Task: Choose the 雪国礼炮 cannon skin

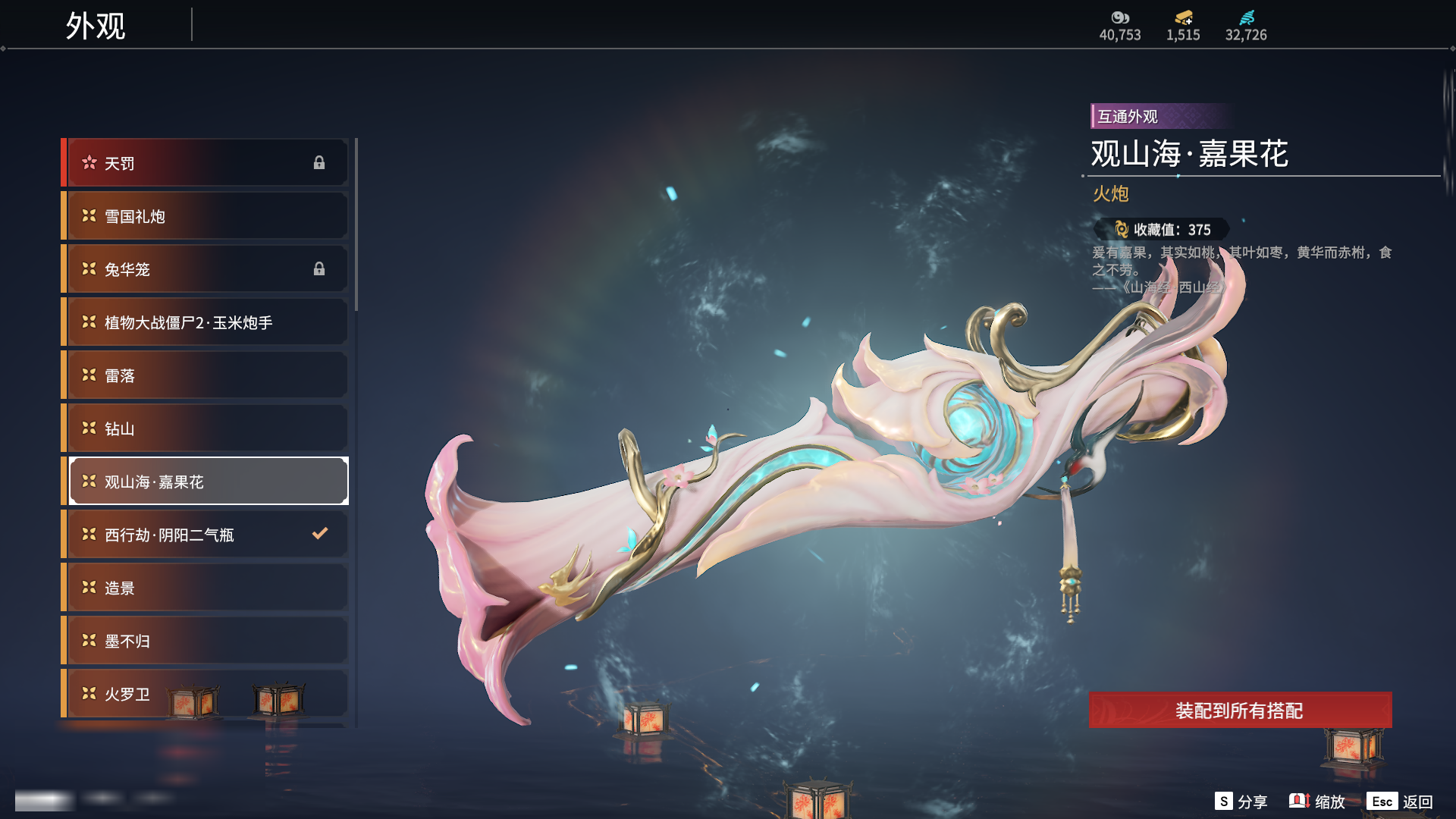Action: (206, 216)
